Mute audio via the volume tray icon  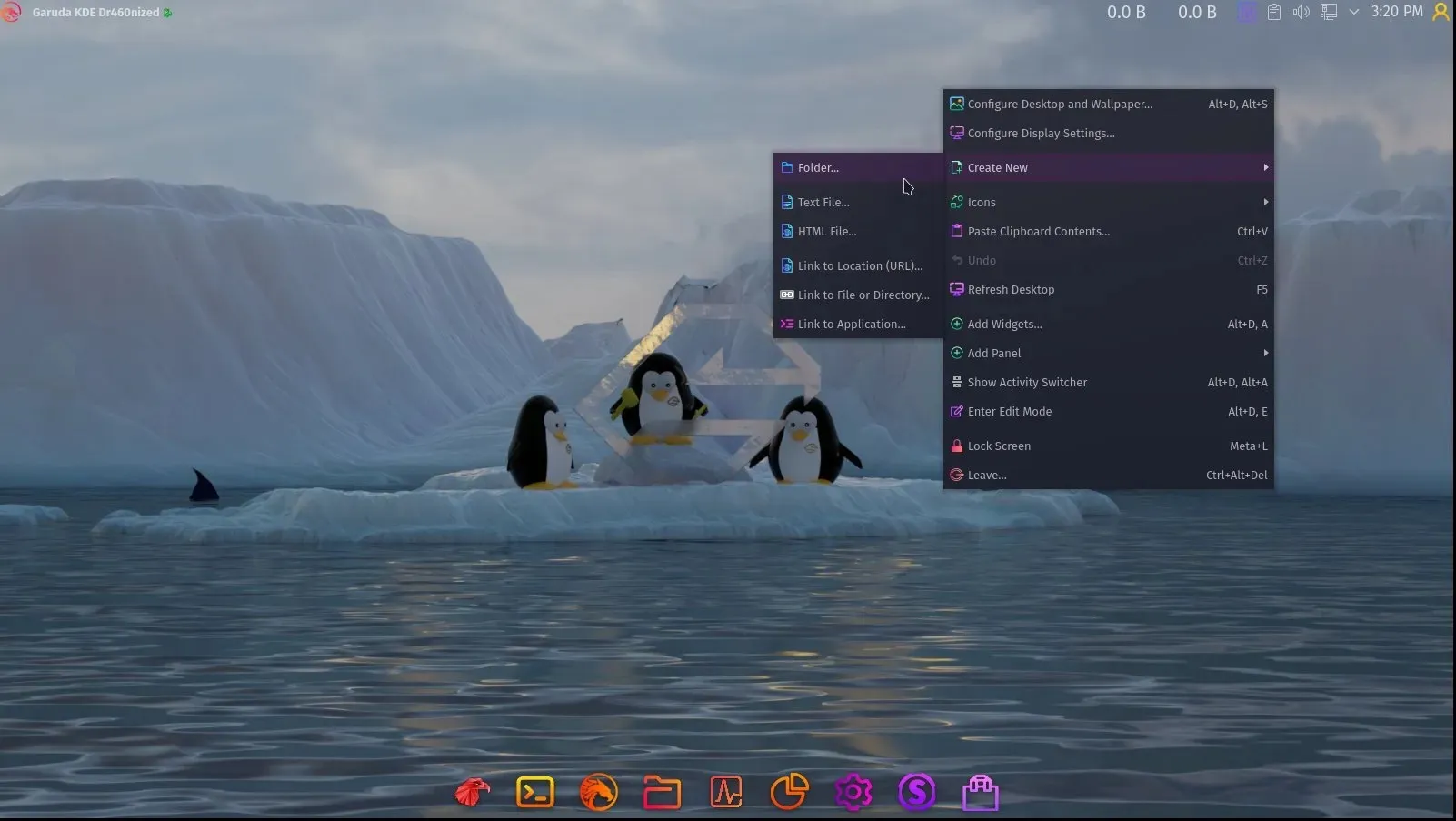[1301, 12]
